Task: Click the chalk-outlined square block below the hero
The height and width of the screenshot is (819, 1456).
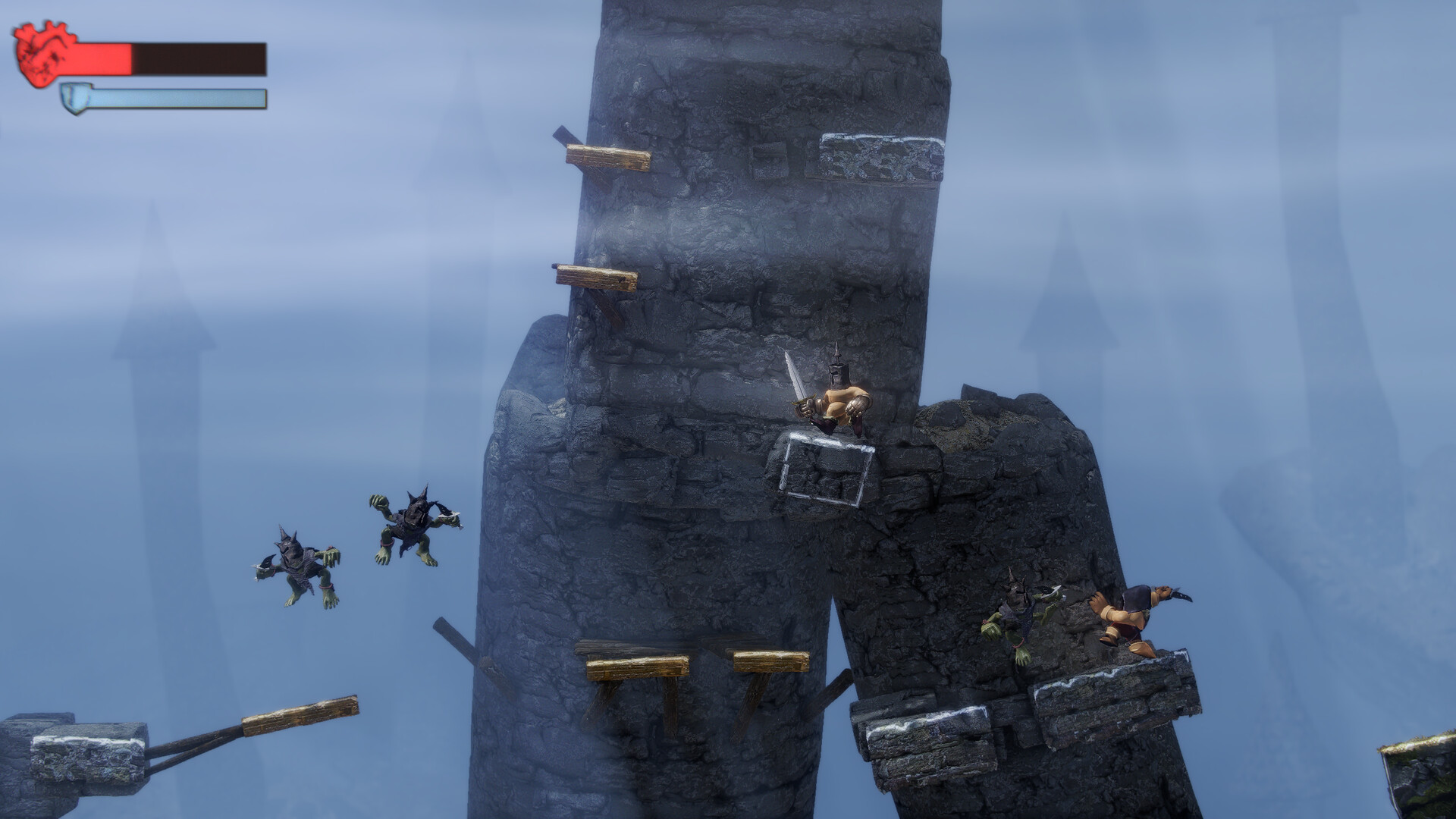Action: 827,466
